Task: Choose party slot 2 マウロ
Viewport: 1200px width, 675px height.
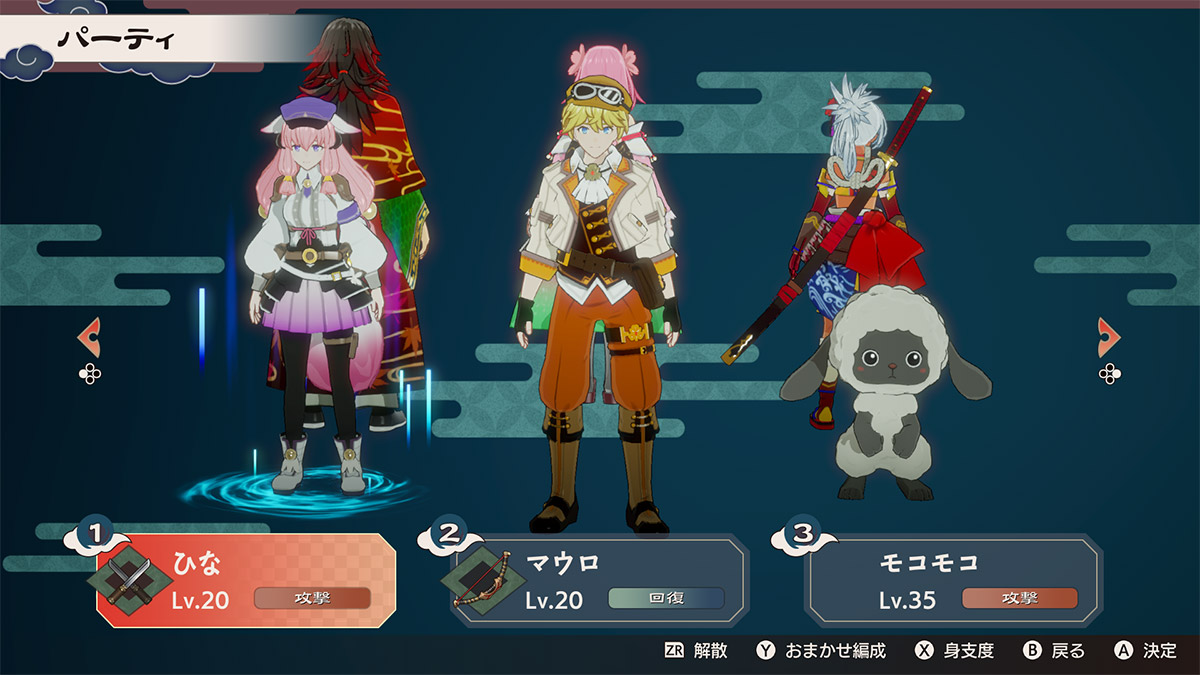Action: coord(598,580)
